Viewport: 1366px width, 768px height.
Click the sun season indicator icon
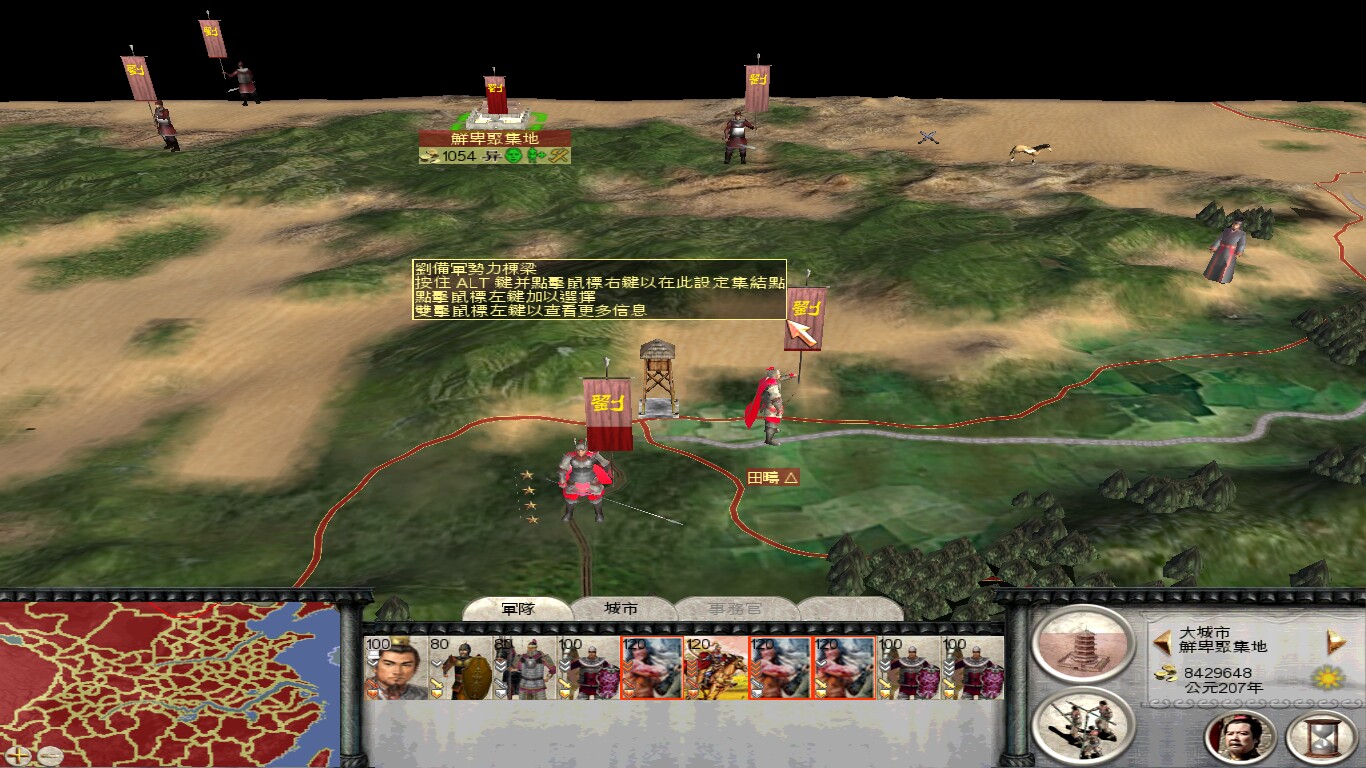pos(1326,677)
